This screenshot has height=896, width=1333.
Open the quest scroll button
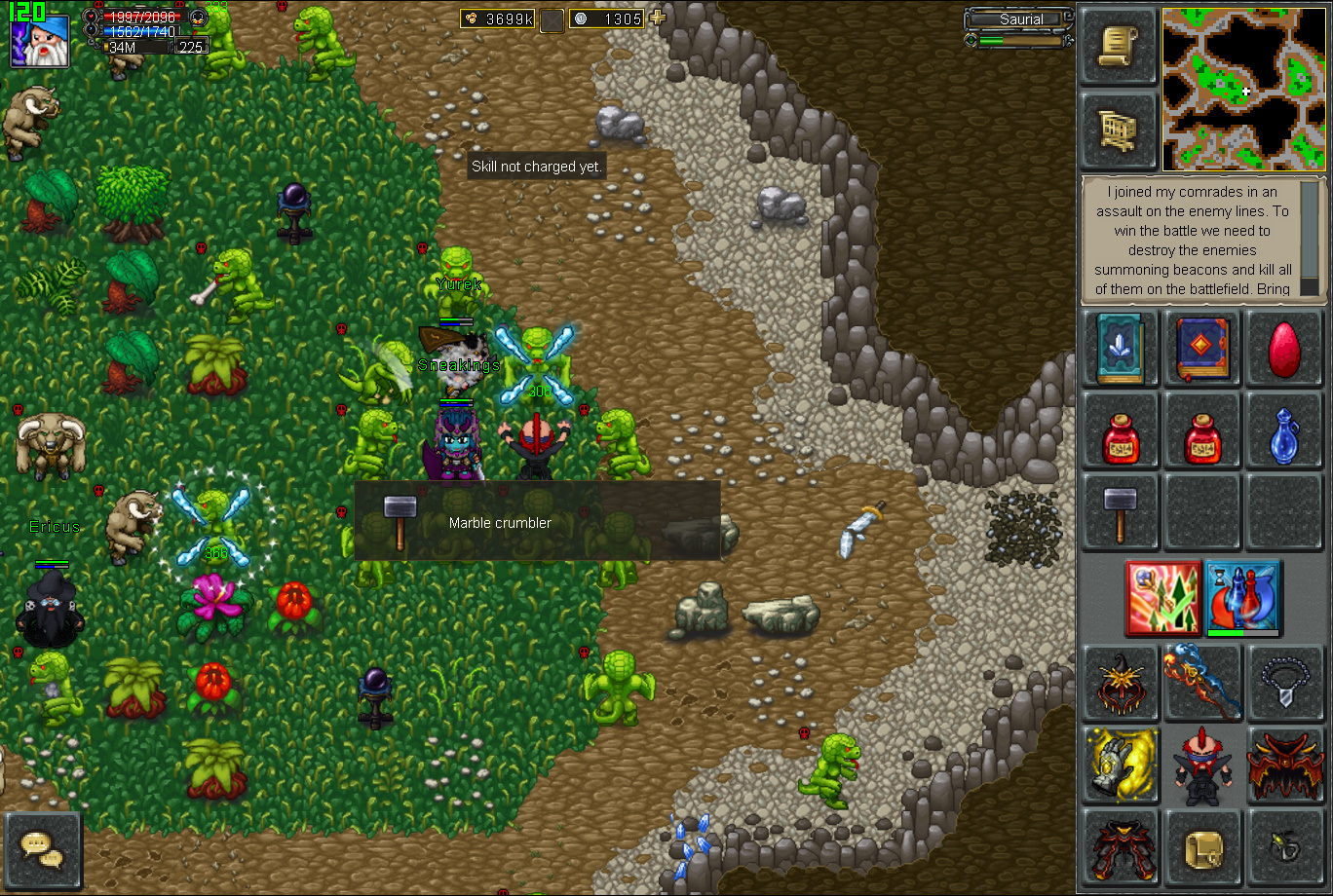click(1119, 48)
